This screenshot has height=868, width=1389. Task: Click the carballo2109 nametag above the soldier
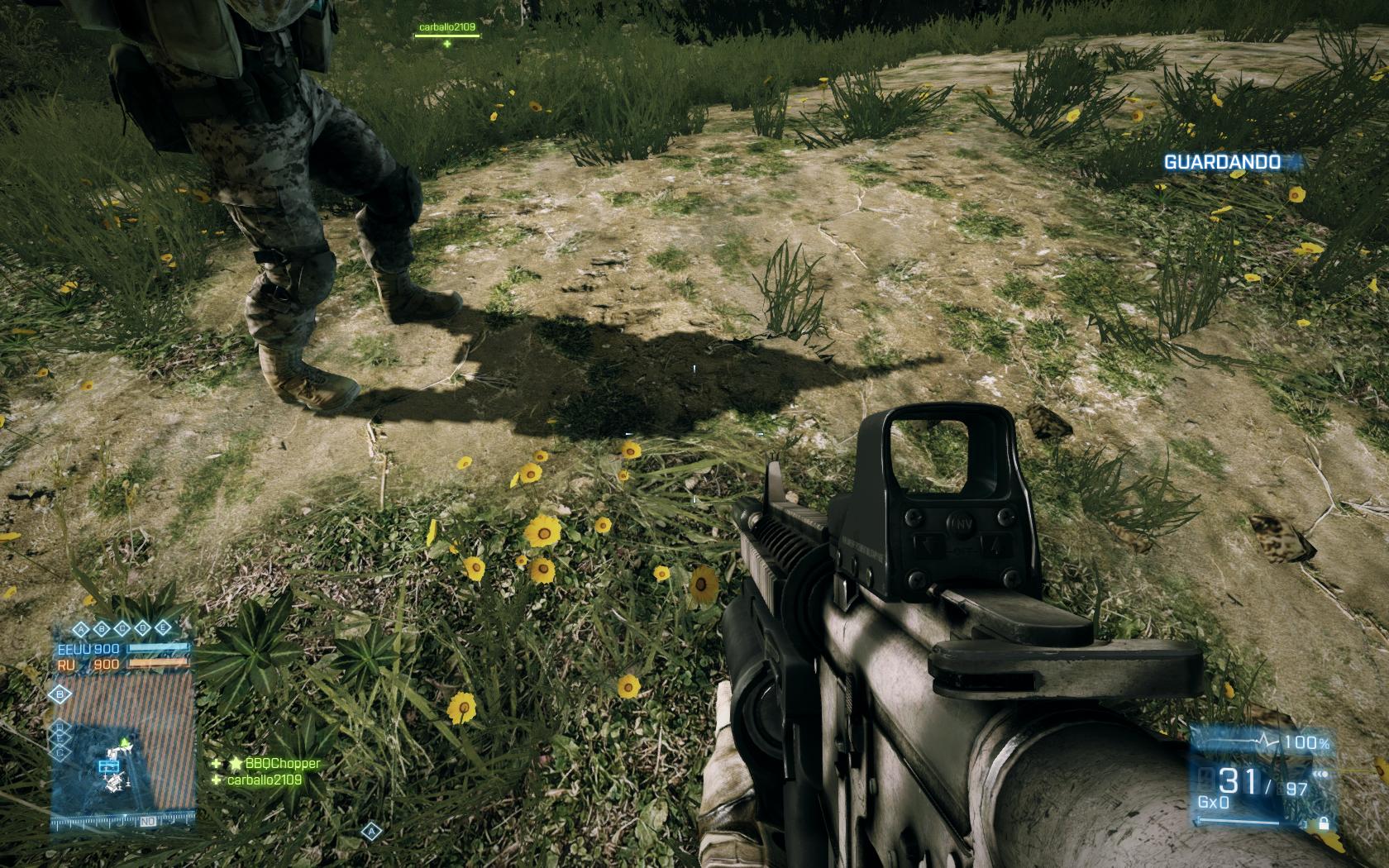click(x=446, y=27)
